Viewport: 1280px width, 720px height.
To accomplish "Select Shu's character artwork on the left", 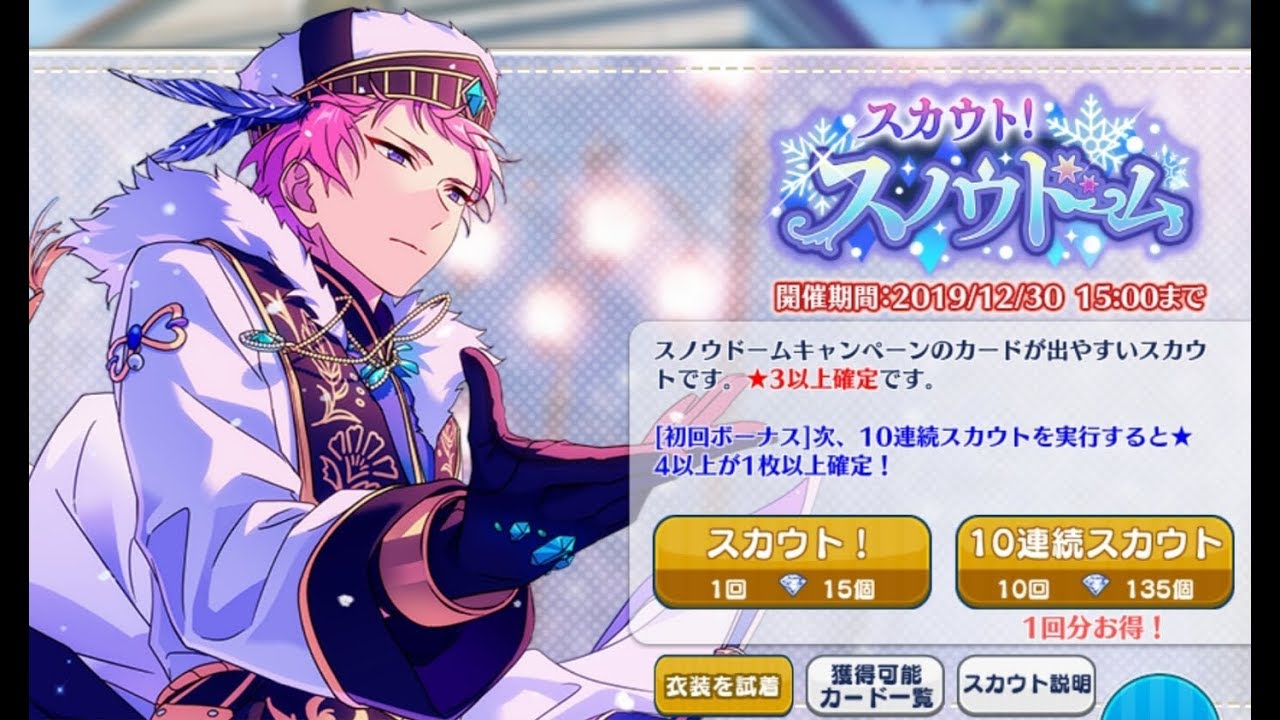I will click(300, 350).
